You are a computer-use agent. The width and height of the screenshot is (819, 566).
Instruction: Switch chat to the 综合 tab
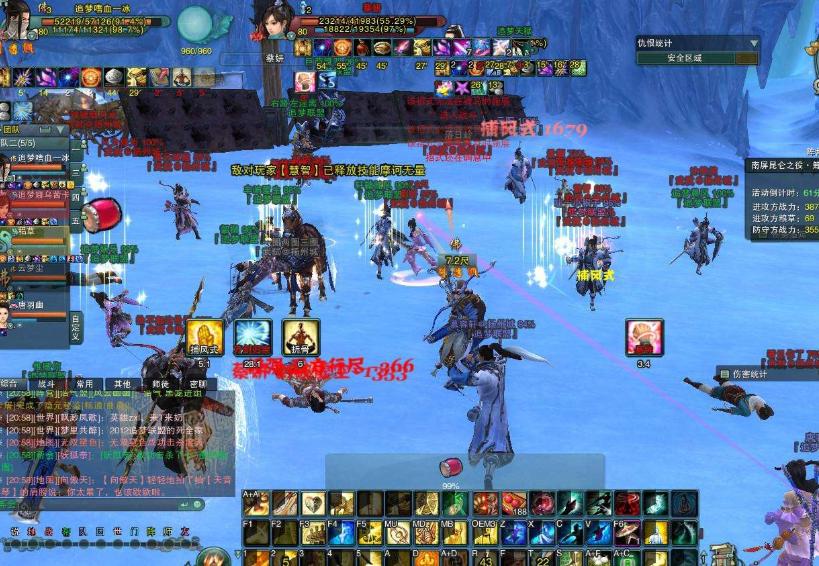coord(11,383)
